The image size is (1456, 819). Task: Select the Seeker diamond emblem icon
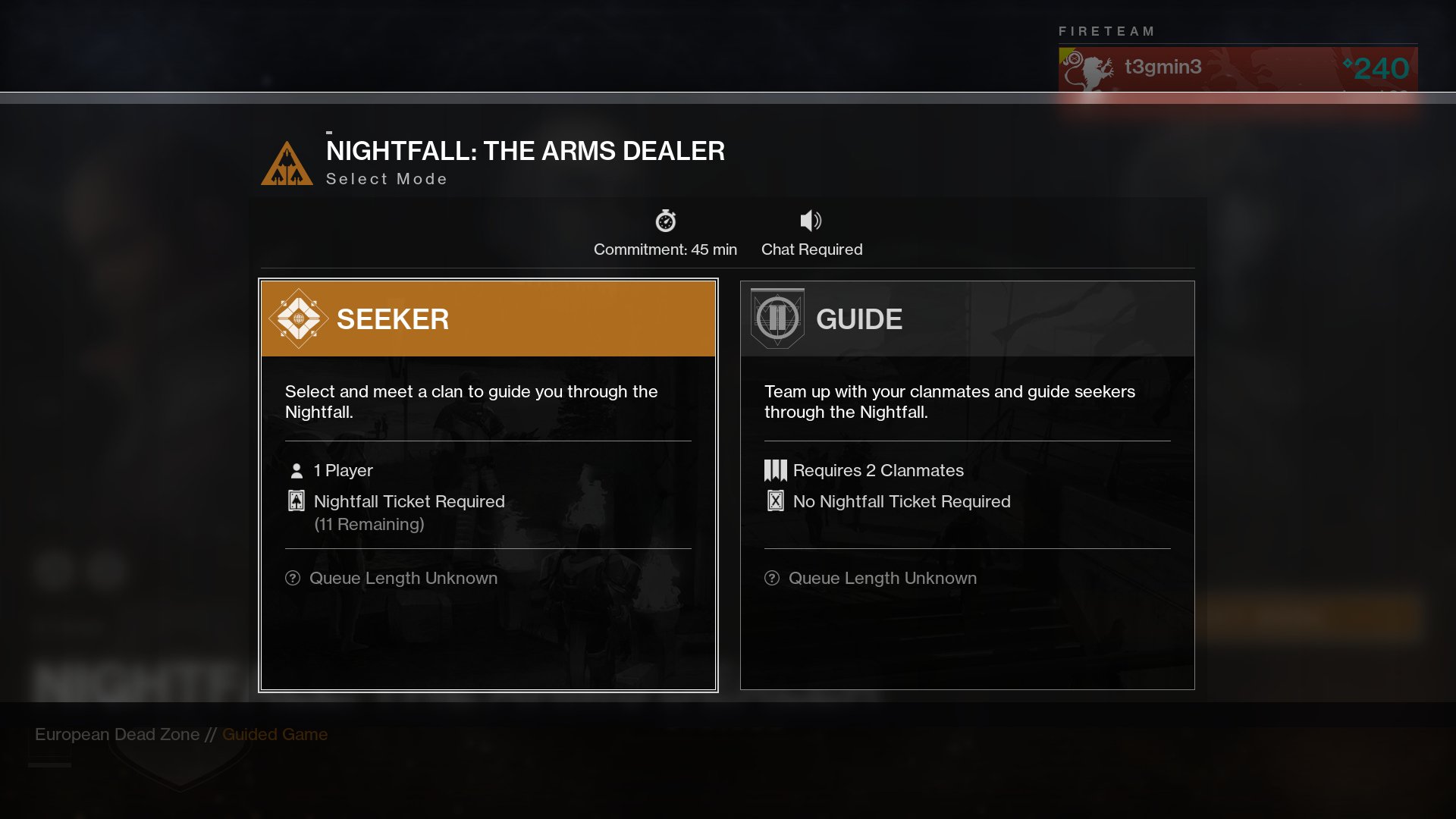point(299,318)
